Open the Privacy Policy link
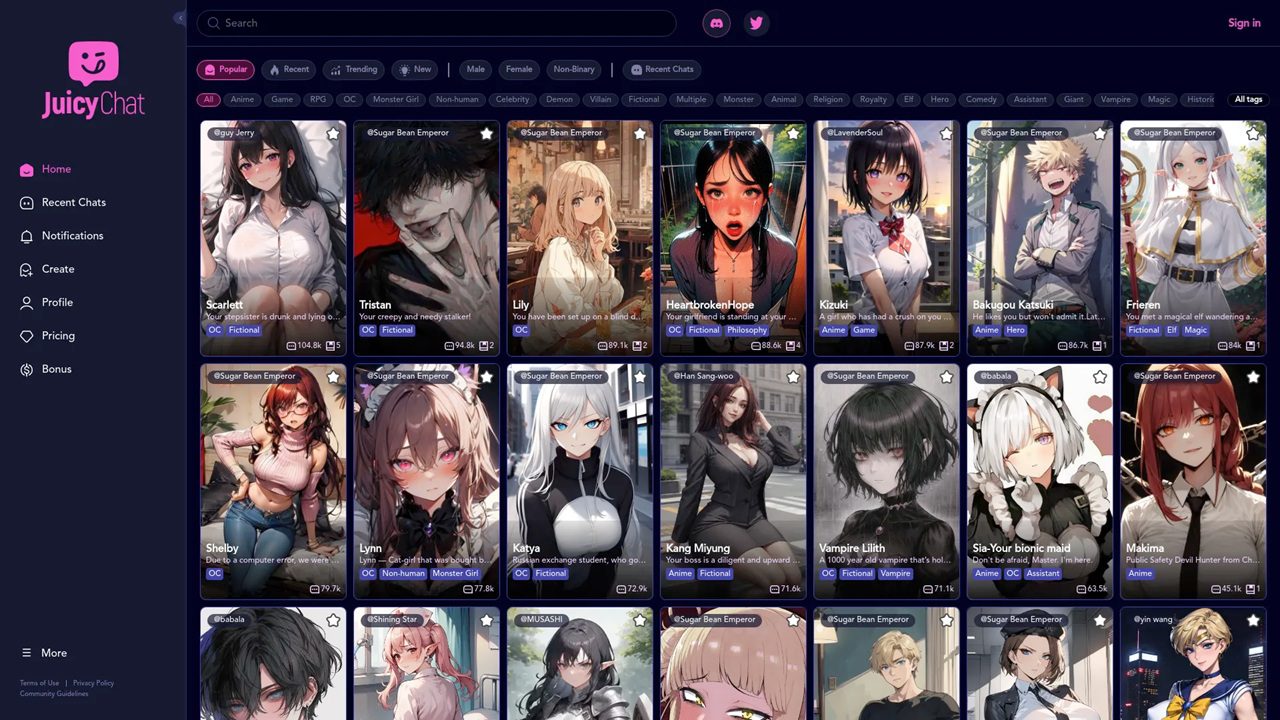1280x720 pixels. tap(93, 683)
